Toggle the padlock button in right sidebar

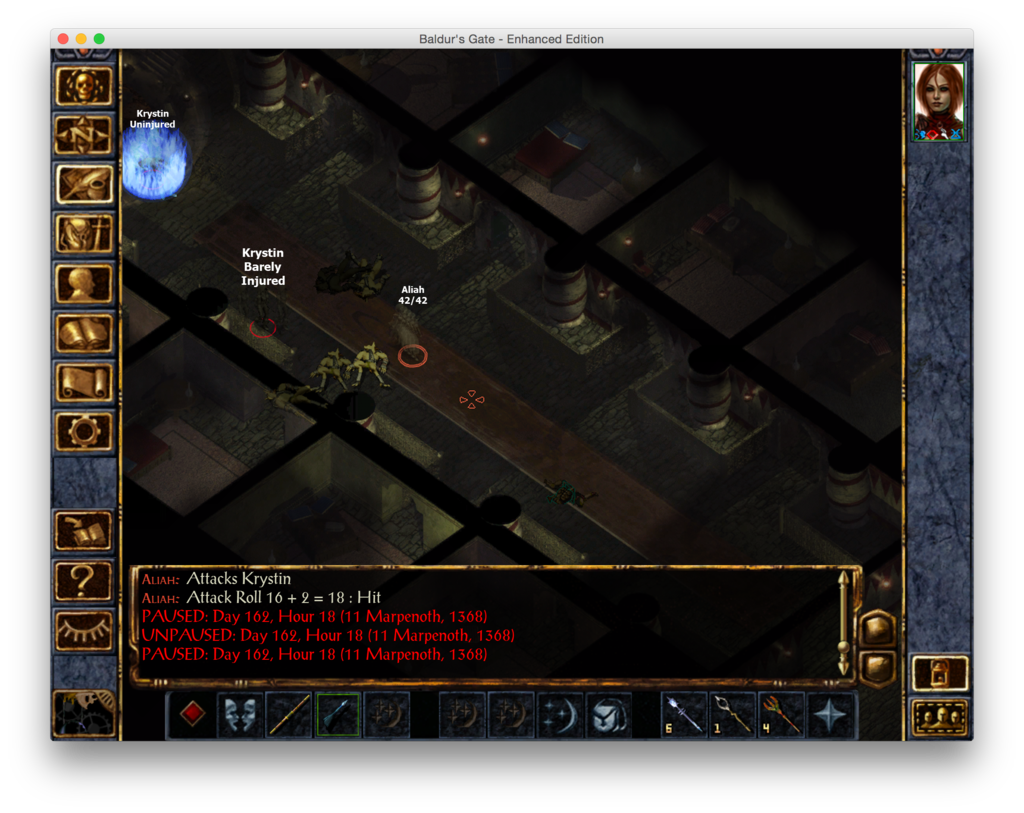click(940, 673)
